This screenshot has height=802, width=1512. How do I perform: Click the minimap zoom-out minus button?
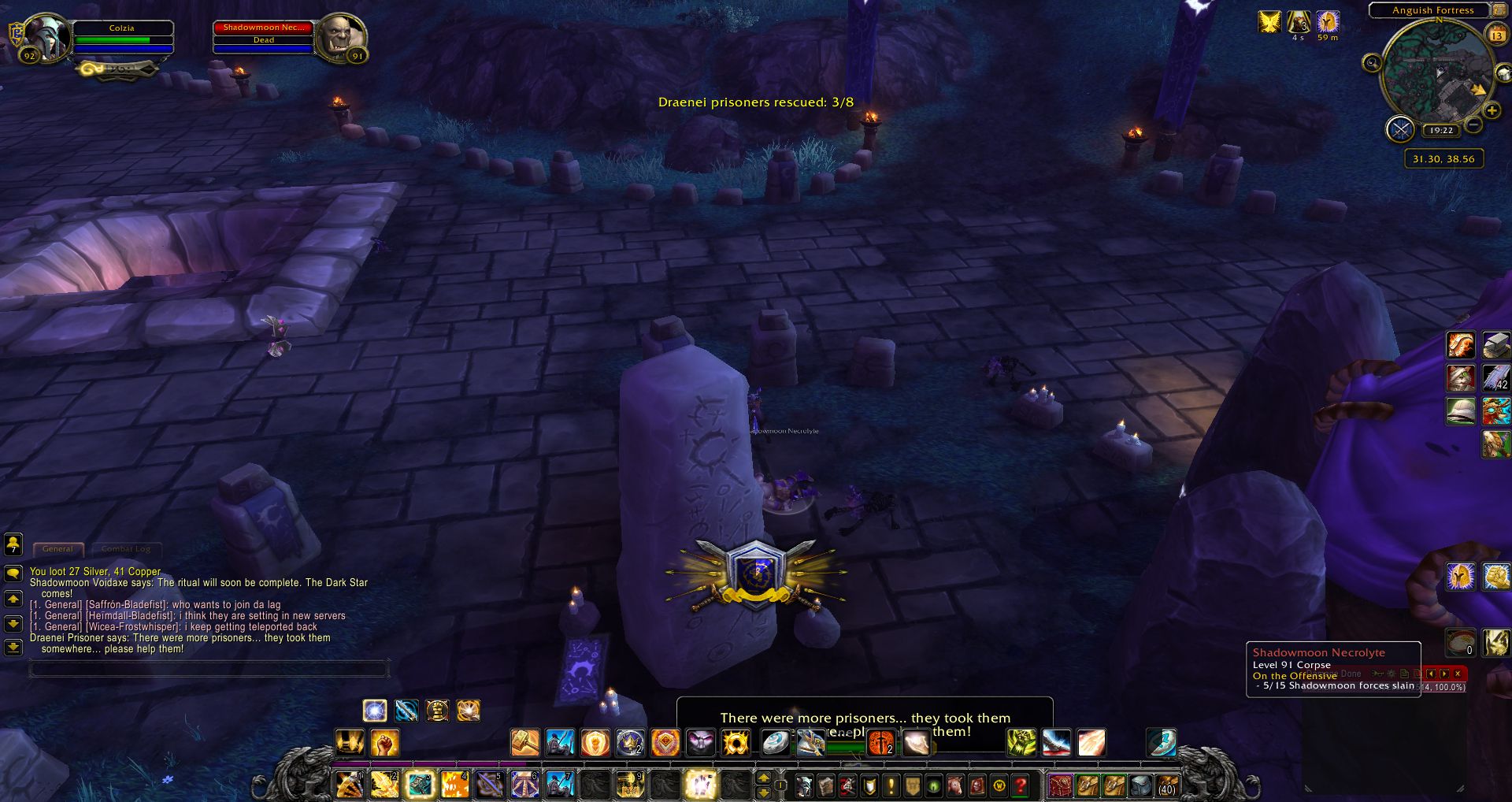[x=1474, y=125]
